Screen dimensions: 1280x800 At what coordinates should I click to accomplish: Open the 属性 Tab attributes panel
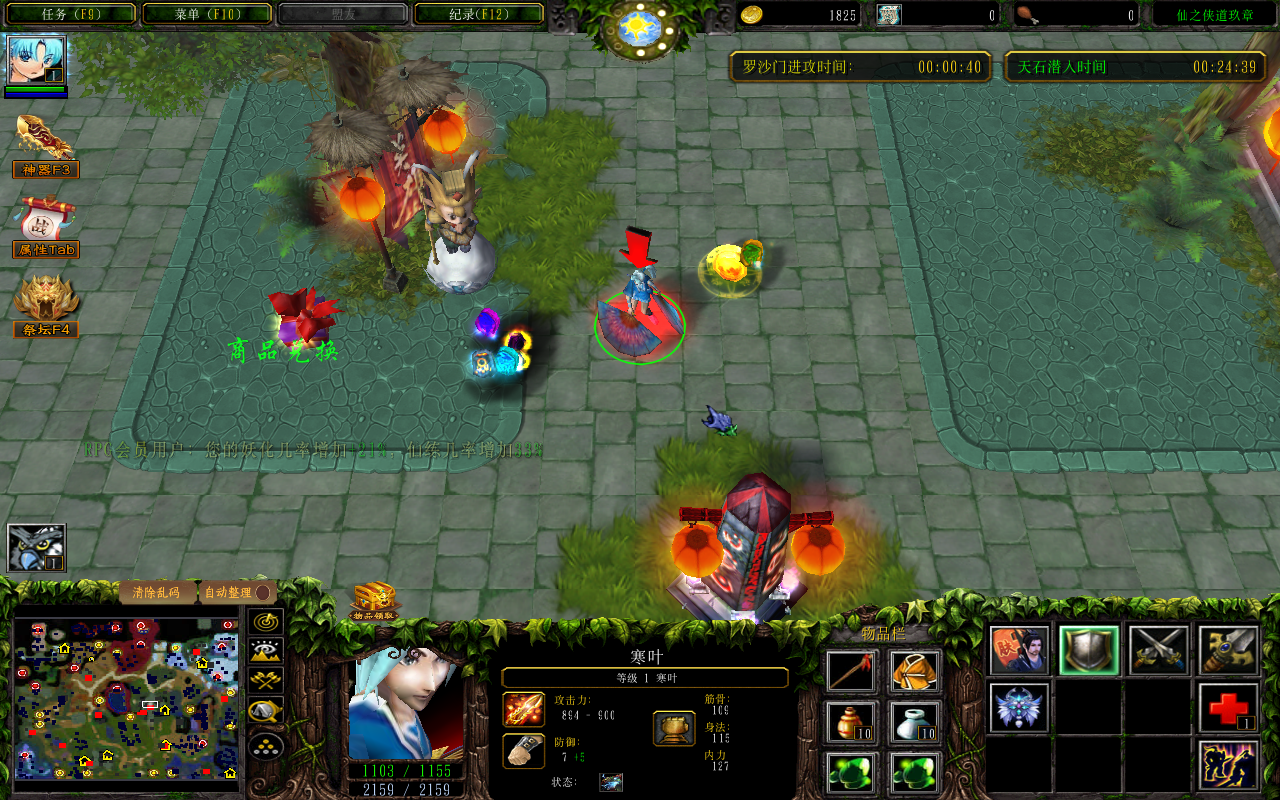pos(45,226)
